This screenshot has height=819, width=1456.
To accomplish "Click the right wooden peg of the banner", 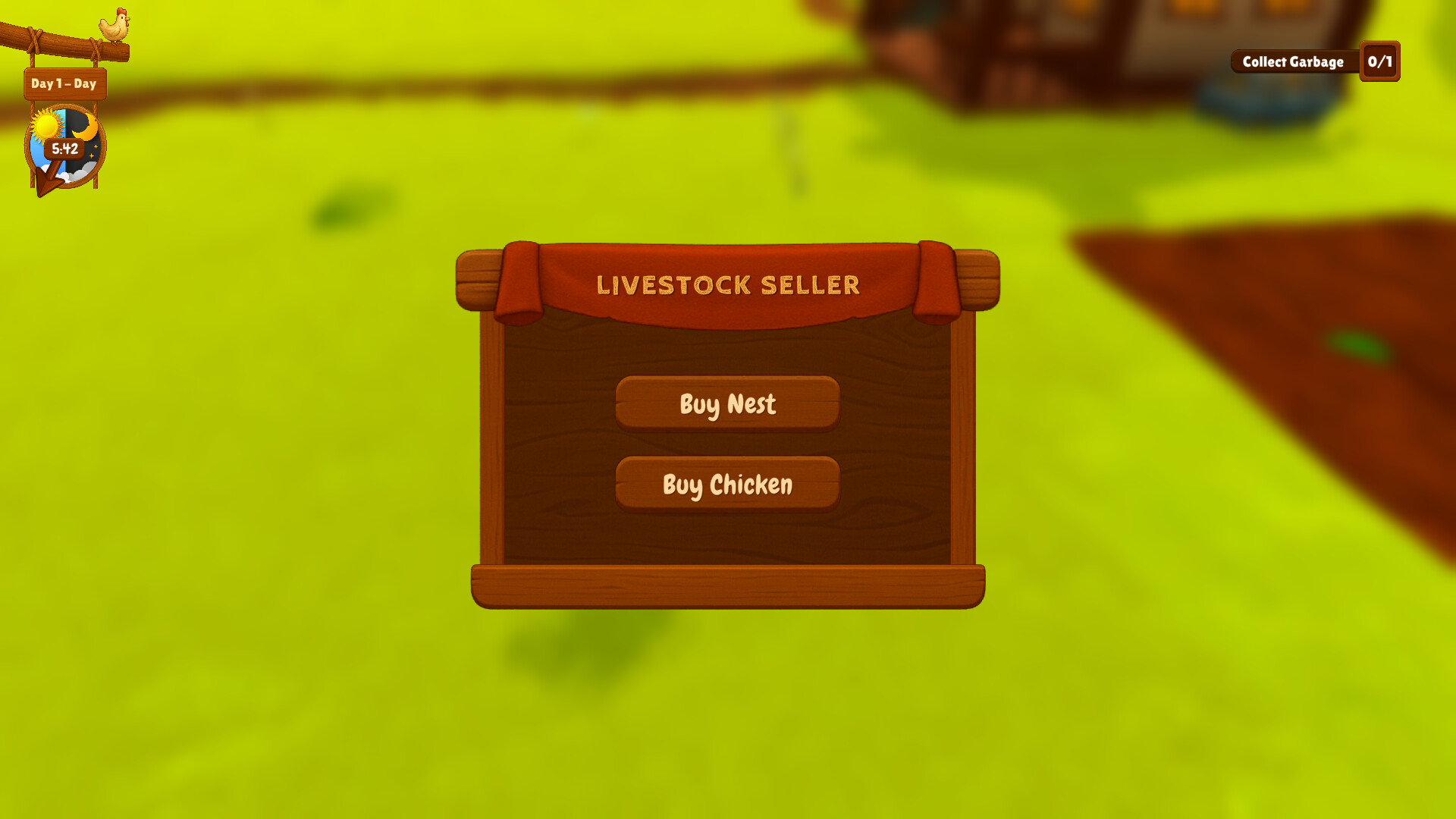I will point(976,279).
